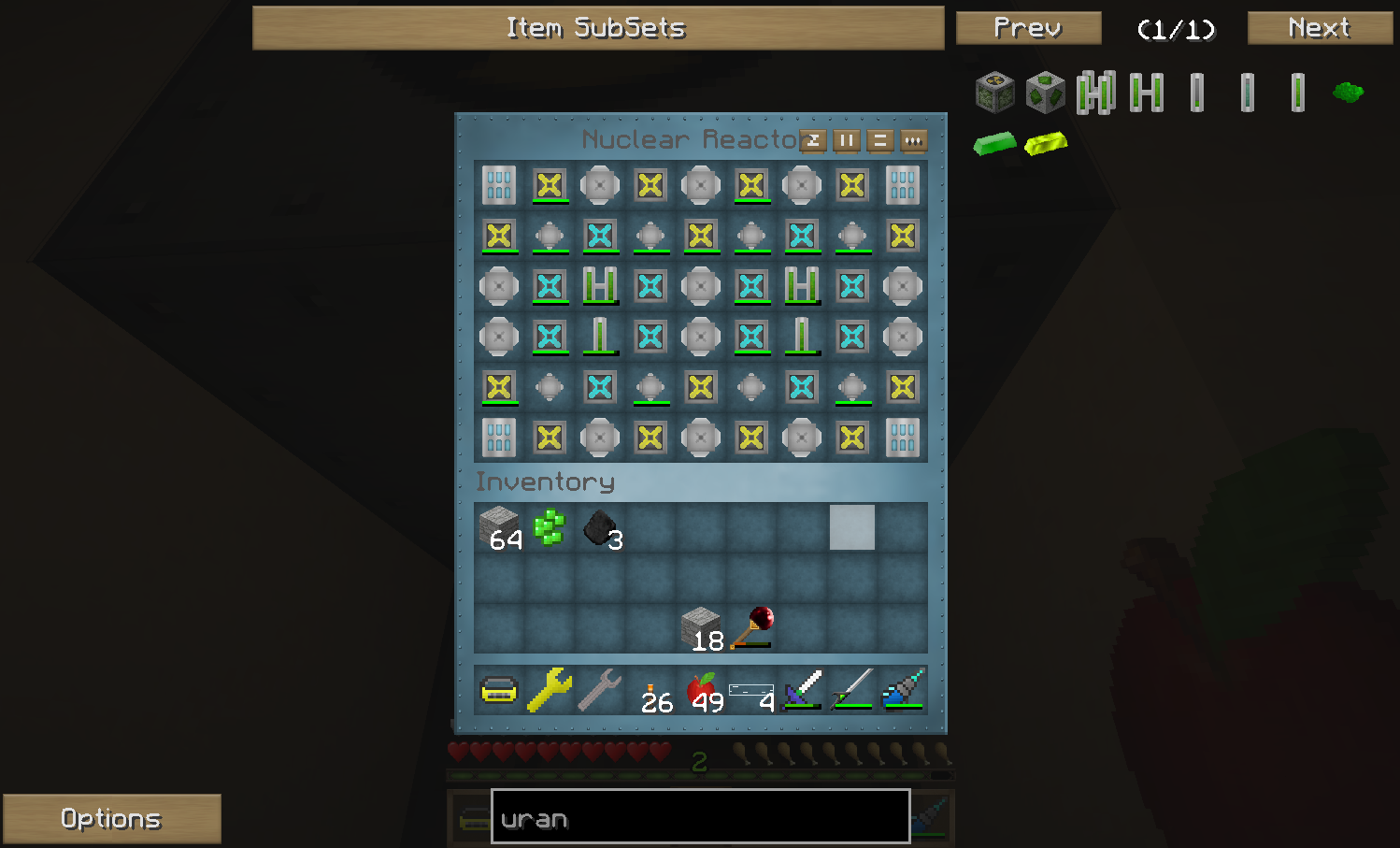Select the yellow battery pack hotbar slot
The height and width of the screenshot is (848, 1400).
tap(499, 690)
